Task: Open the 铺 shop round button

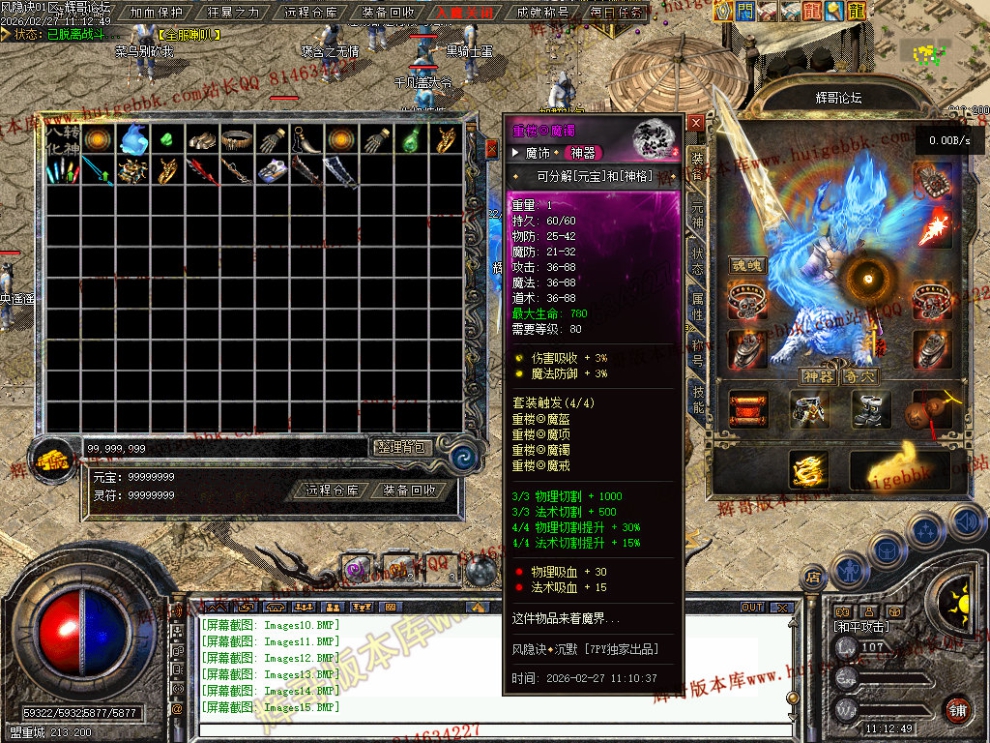Action: point(959,708)
